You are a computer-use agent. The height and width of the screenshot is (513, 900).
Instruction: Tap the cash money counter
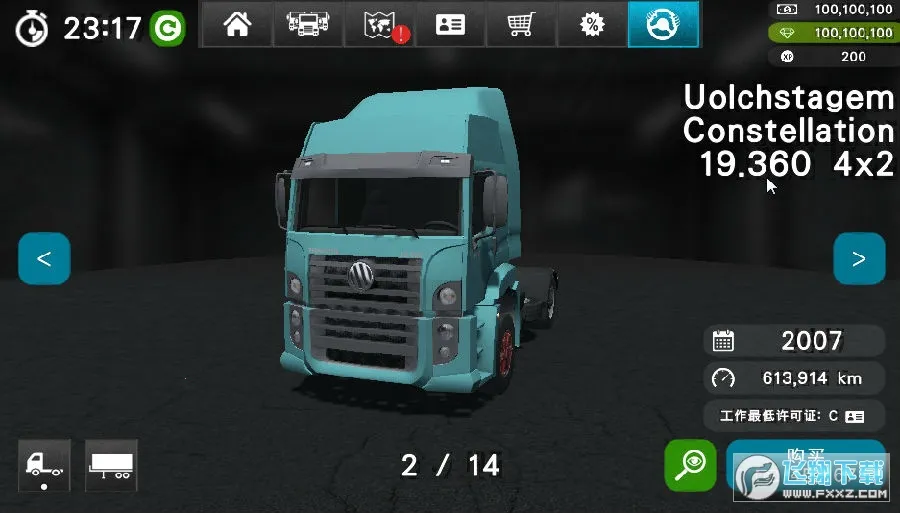point(836,9)
